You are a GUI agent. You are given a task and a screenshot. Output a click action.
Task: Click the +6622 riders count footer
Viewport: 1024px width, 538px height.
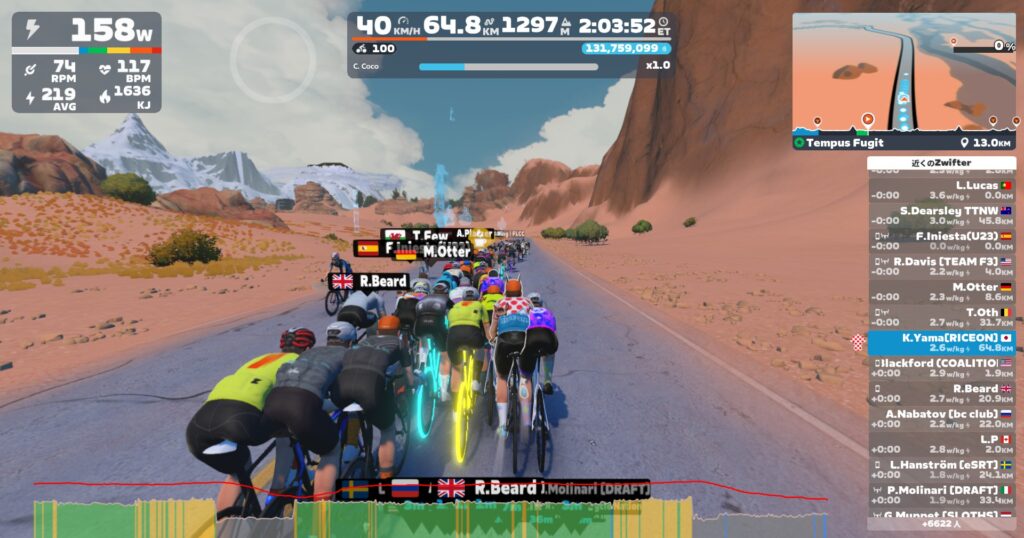(x=941, y=523)
